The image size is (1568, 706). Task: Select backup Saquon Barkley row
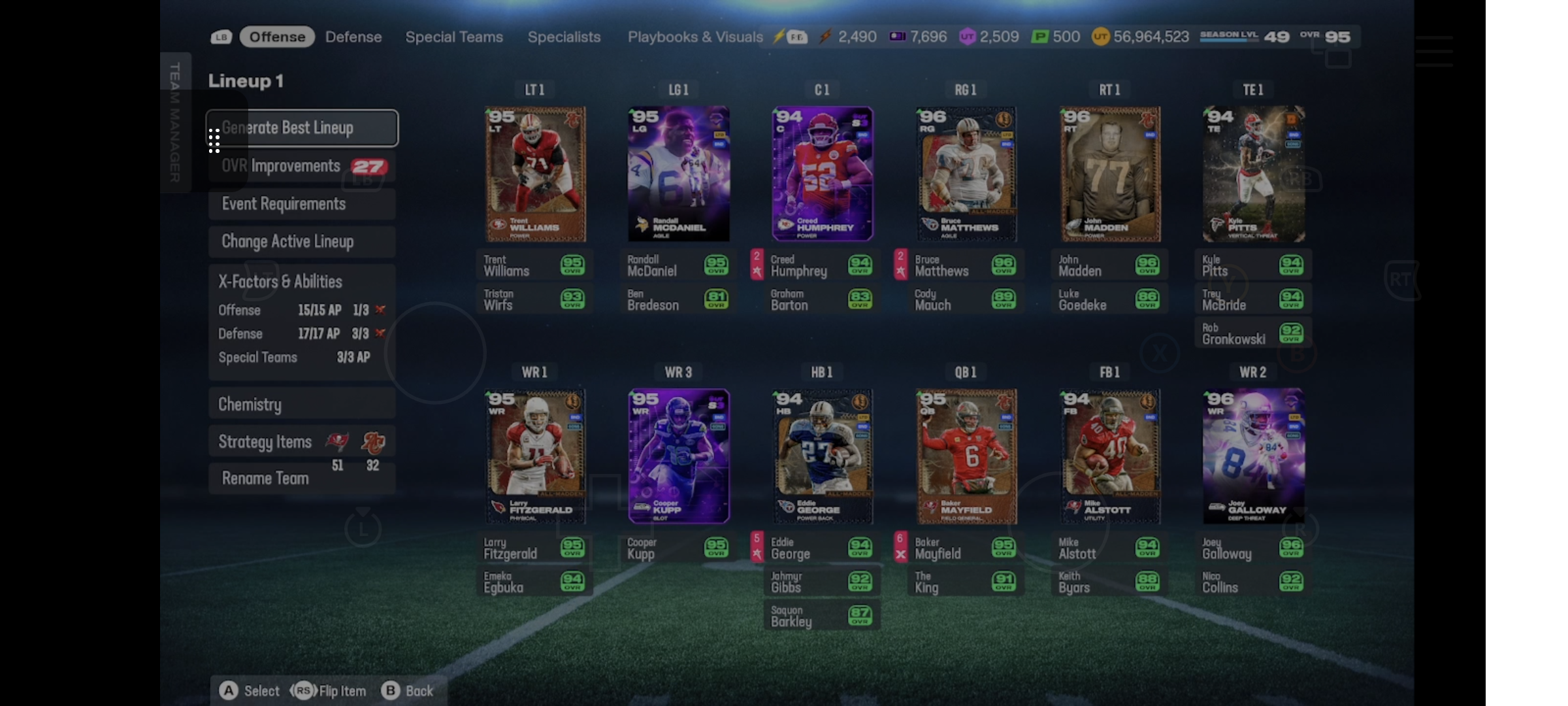coord(822,616)
